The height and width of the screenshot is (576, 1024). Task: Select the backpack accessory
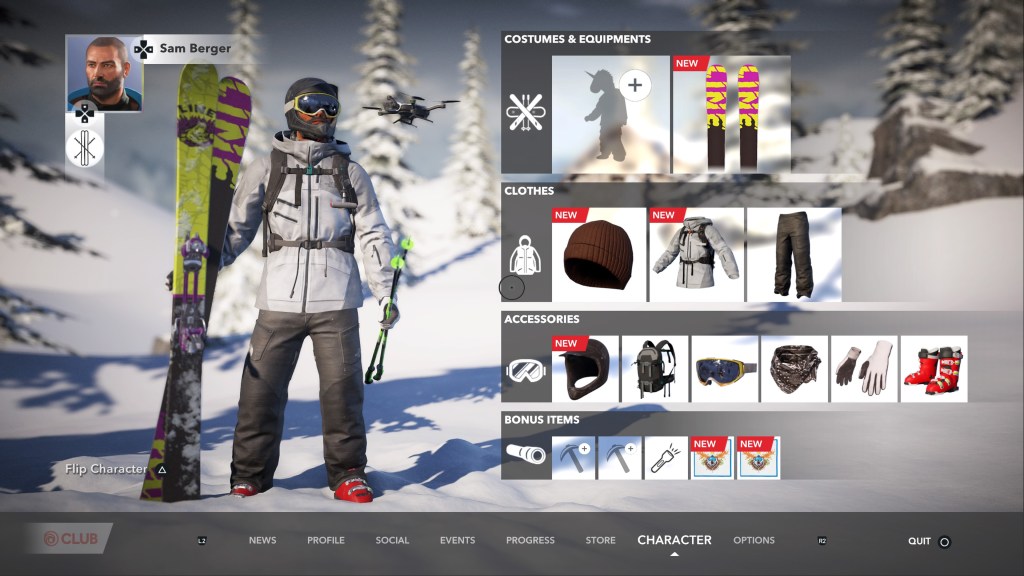tap(655, 369)
